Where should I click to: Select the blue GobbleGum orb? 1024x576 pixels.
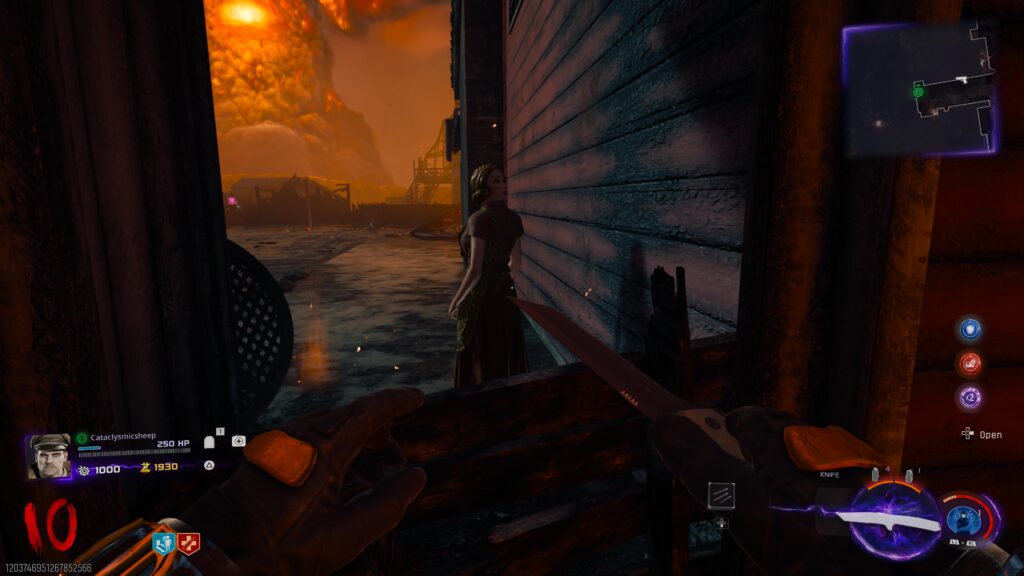[969, 329]
